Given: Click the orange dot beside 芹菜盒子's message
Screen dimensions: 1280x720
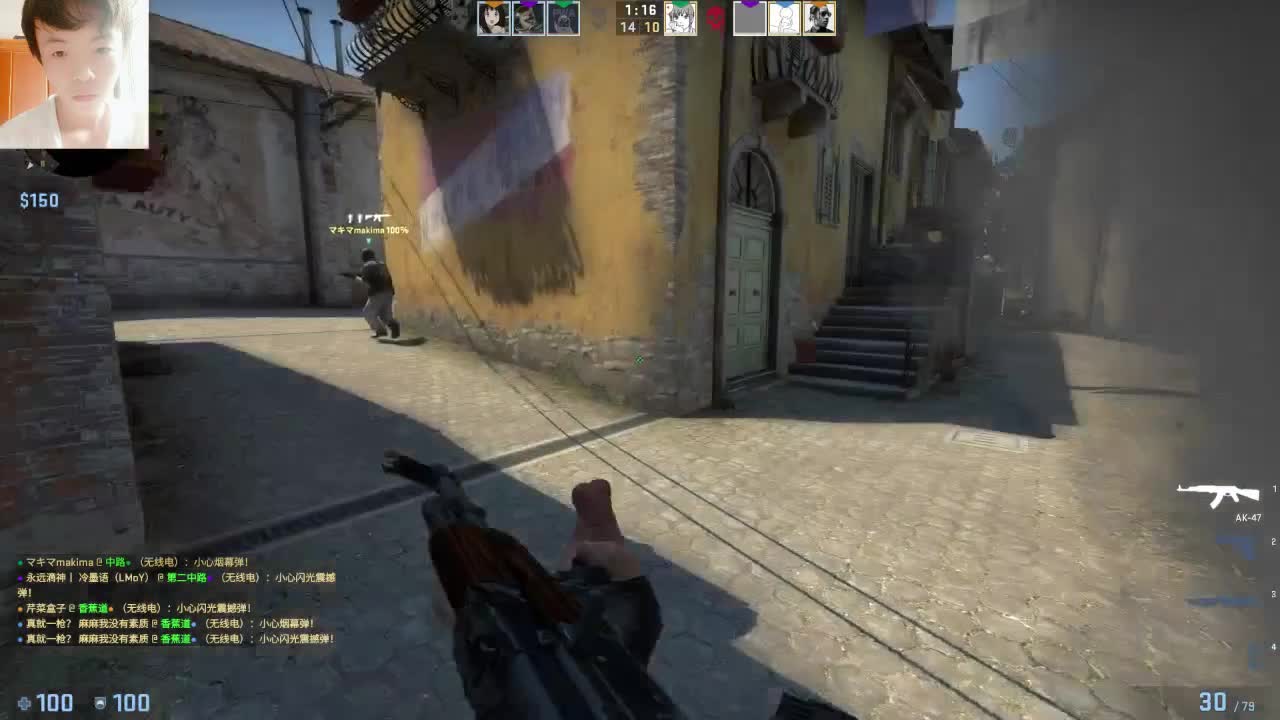Looking at the screenshot, I should click(18, 606).
